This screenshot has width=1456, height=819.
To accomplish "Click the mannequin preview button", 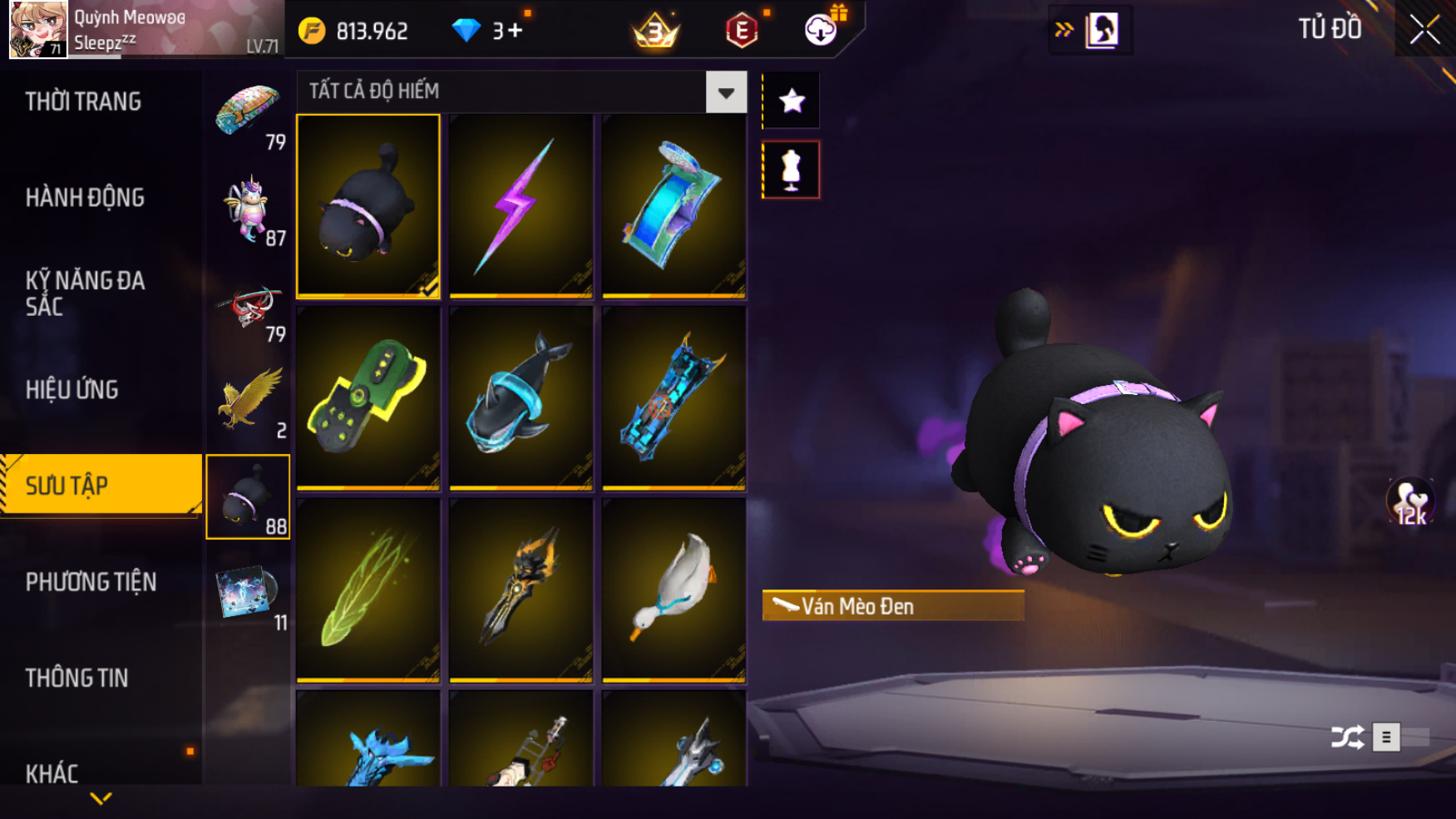I will pyautogui.click(x=791, y=170).
